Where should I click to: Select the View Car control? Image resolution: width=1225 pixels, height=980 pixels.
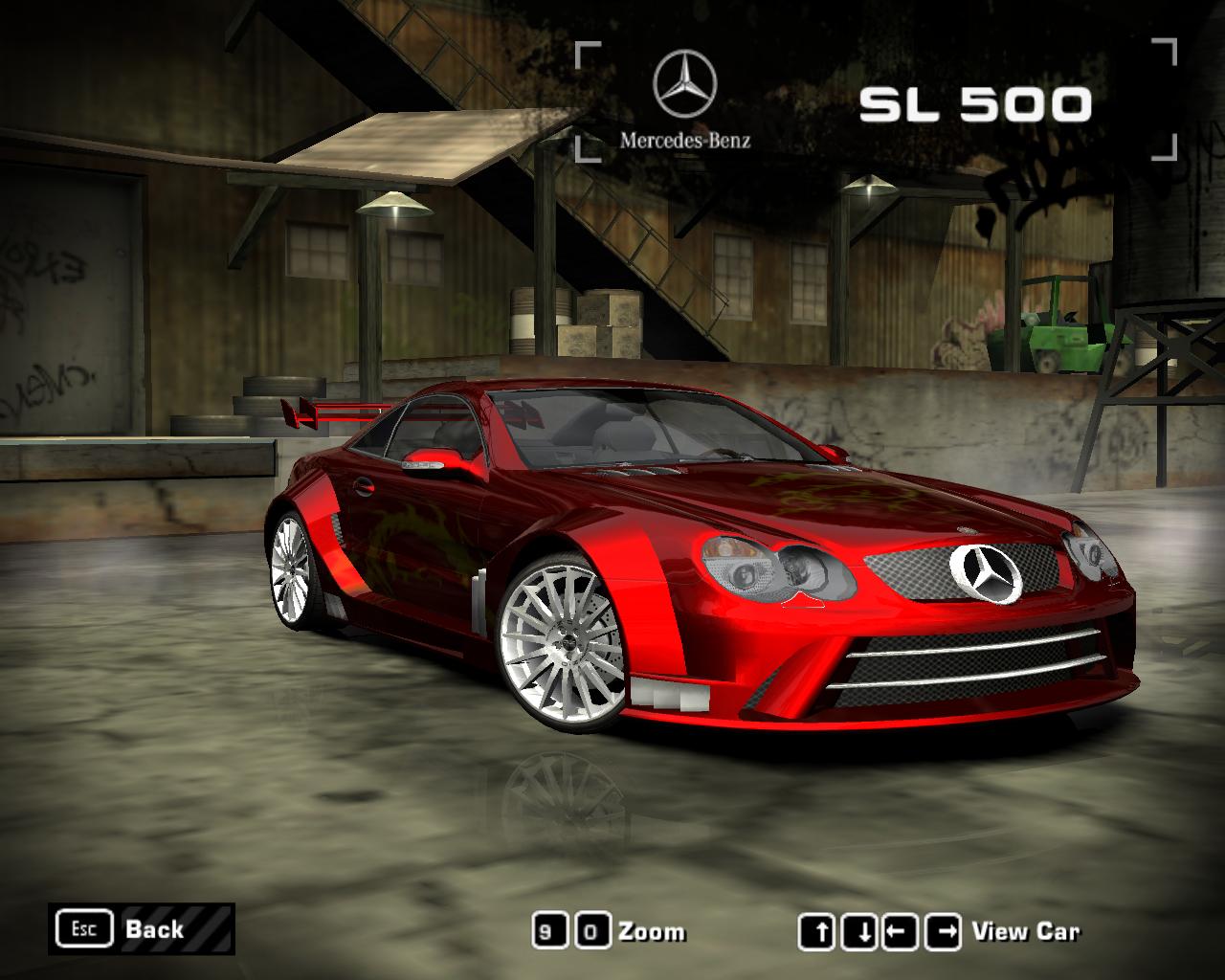pos(1025,931)
